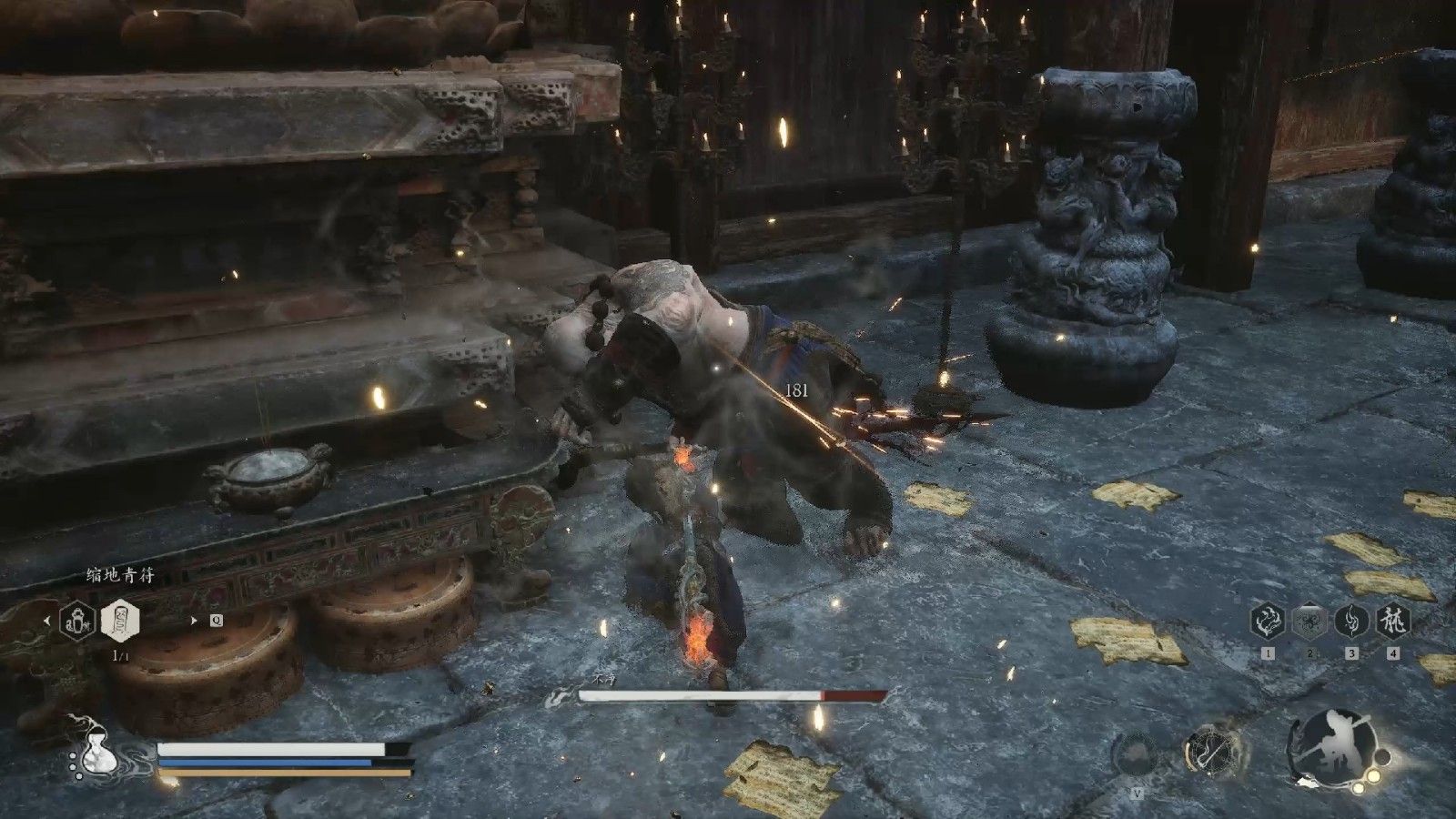Viewport: 1456px width, 819px height.
Task: Select the 缩地青符 talisman quick-item slot
Action: pyautogui.click(x=119, y=621)
